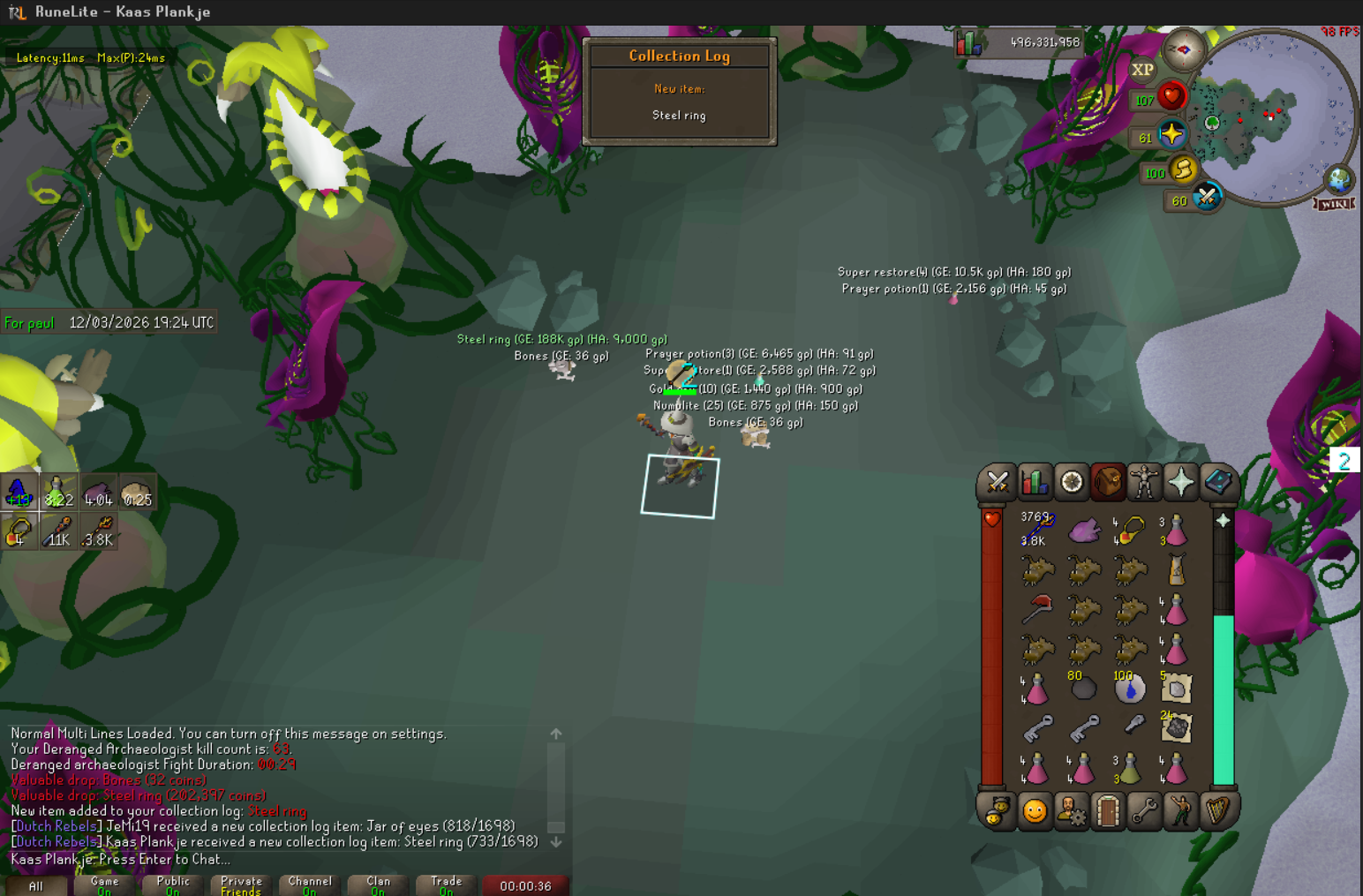Switch to the Skills tab
The image size is (1363, 896).
1035,482
